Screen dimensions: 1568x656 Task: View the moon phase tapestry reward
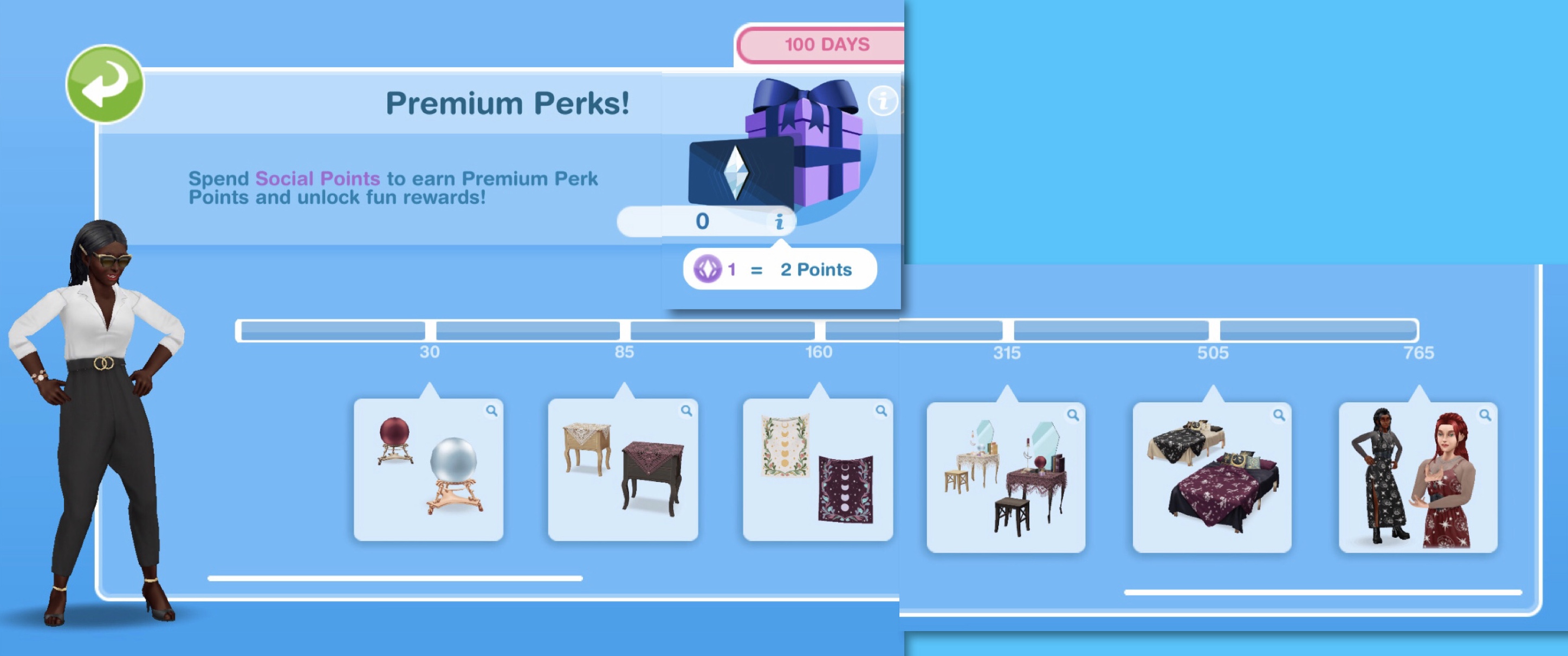coord(818,470)
